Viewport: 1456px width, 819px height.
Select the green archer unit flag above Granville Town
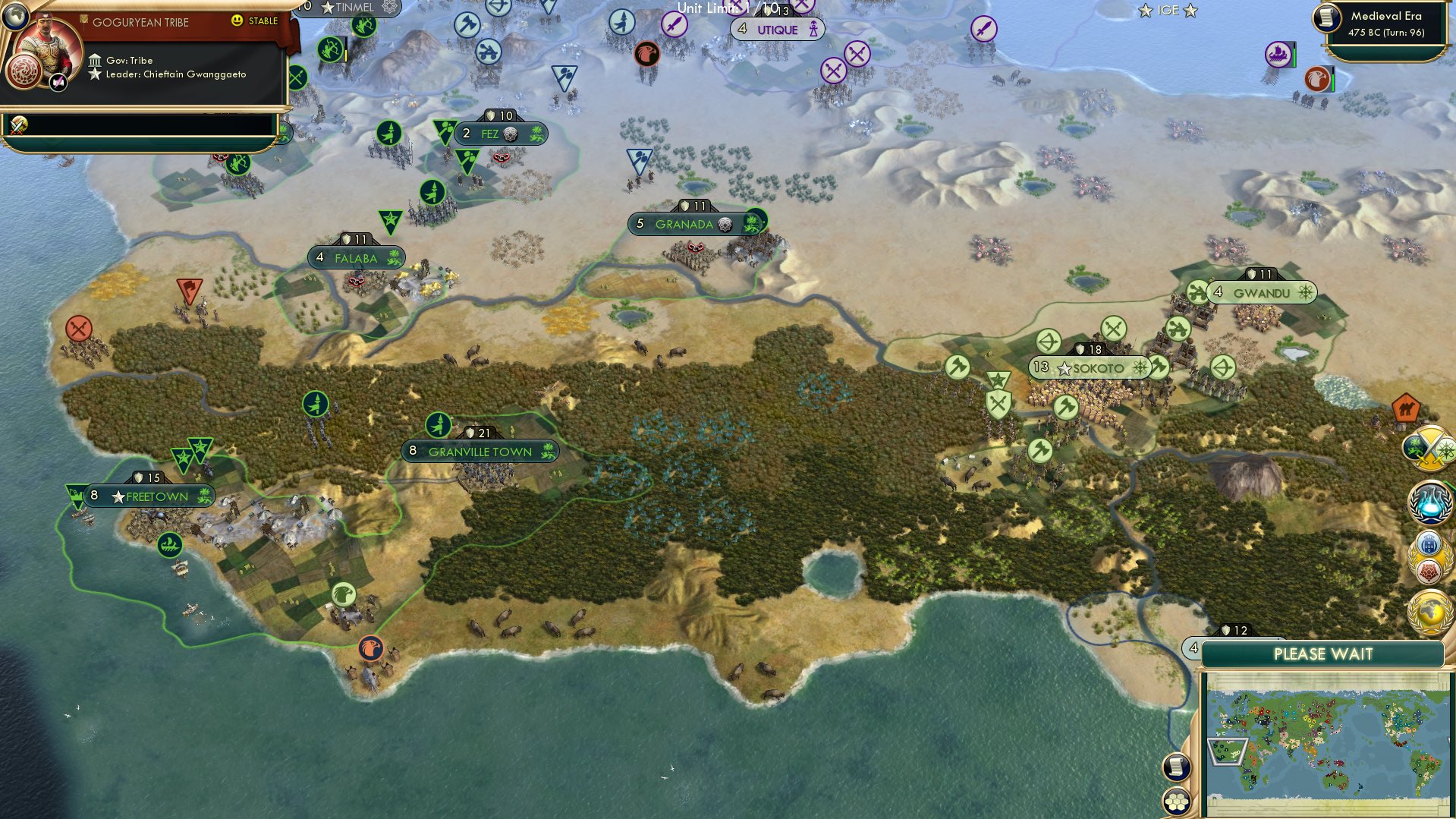[x=437, y=426]
